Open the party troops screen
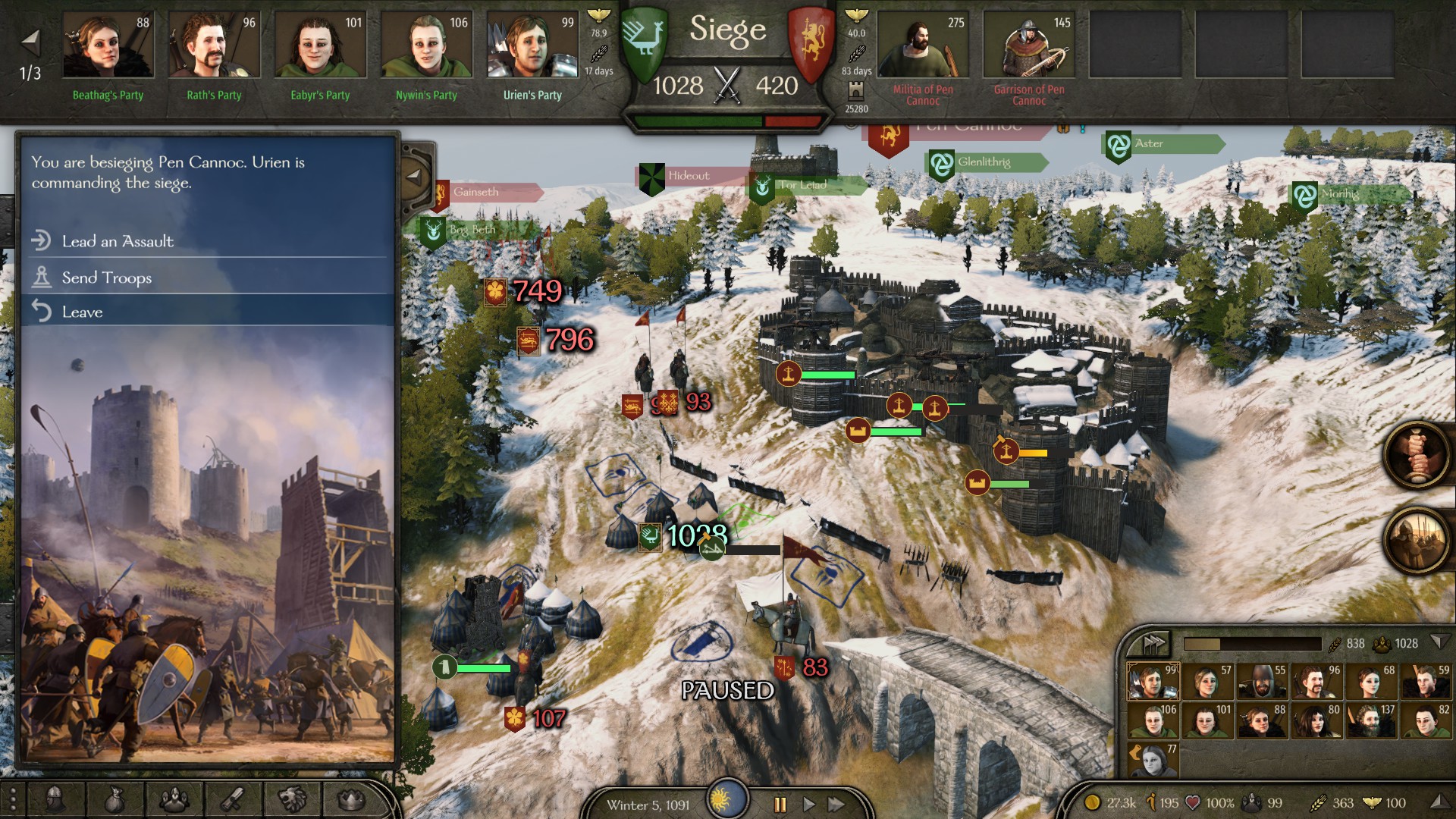This screenshot has width=1456, height=819. coord(174,799)
